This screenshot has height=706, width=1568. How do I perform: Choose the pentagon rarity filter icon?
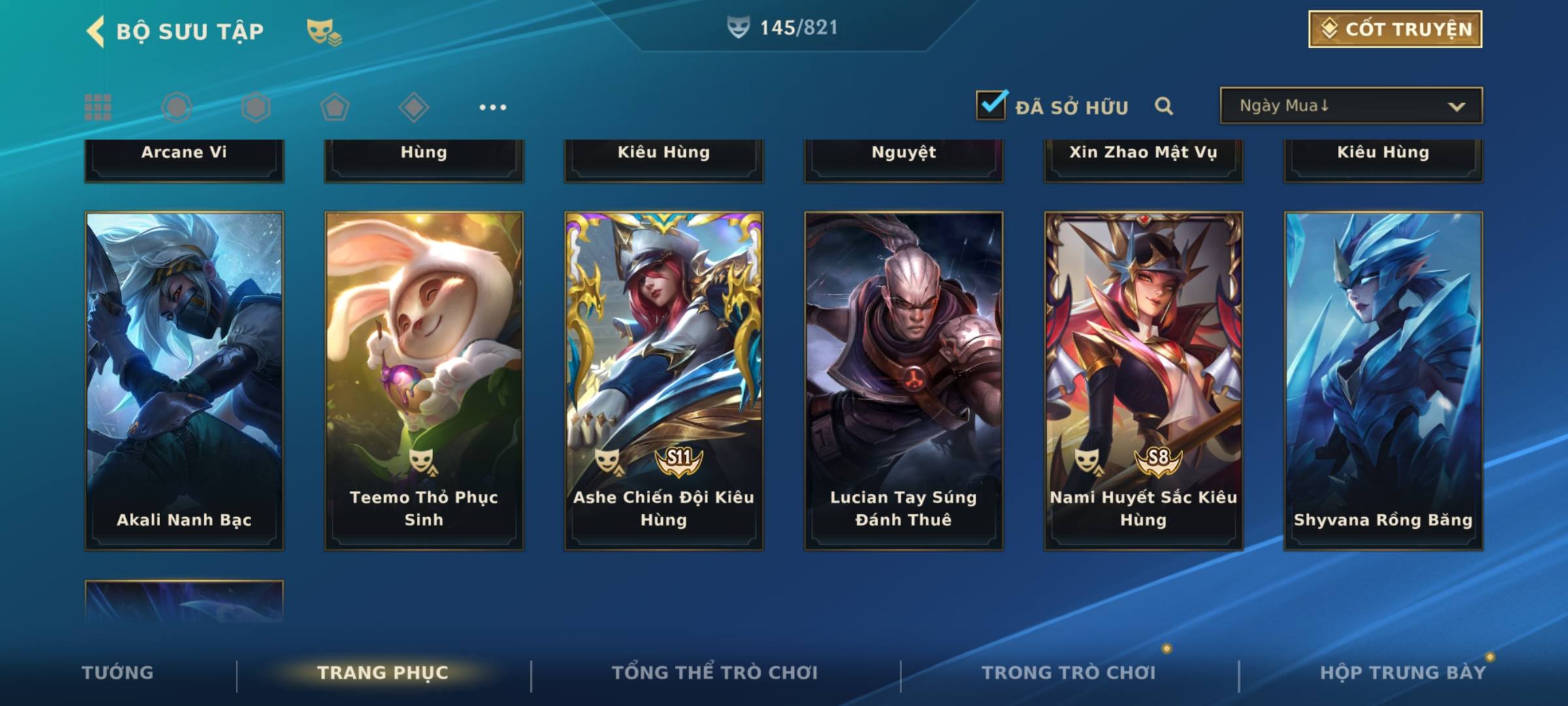pyautogui.click(x=335, y=107)
